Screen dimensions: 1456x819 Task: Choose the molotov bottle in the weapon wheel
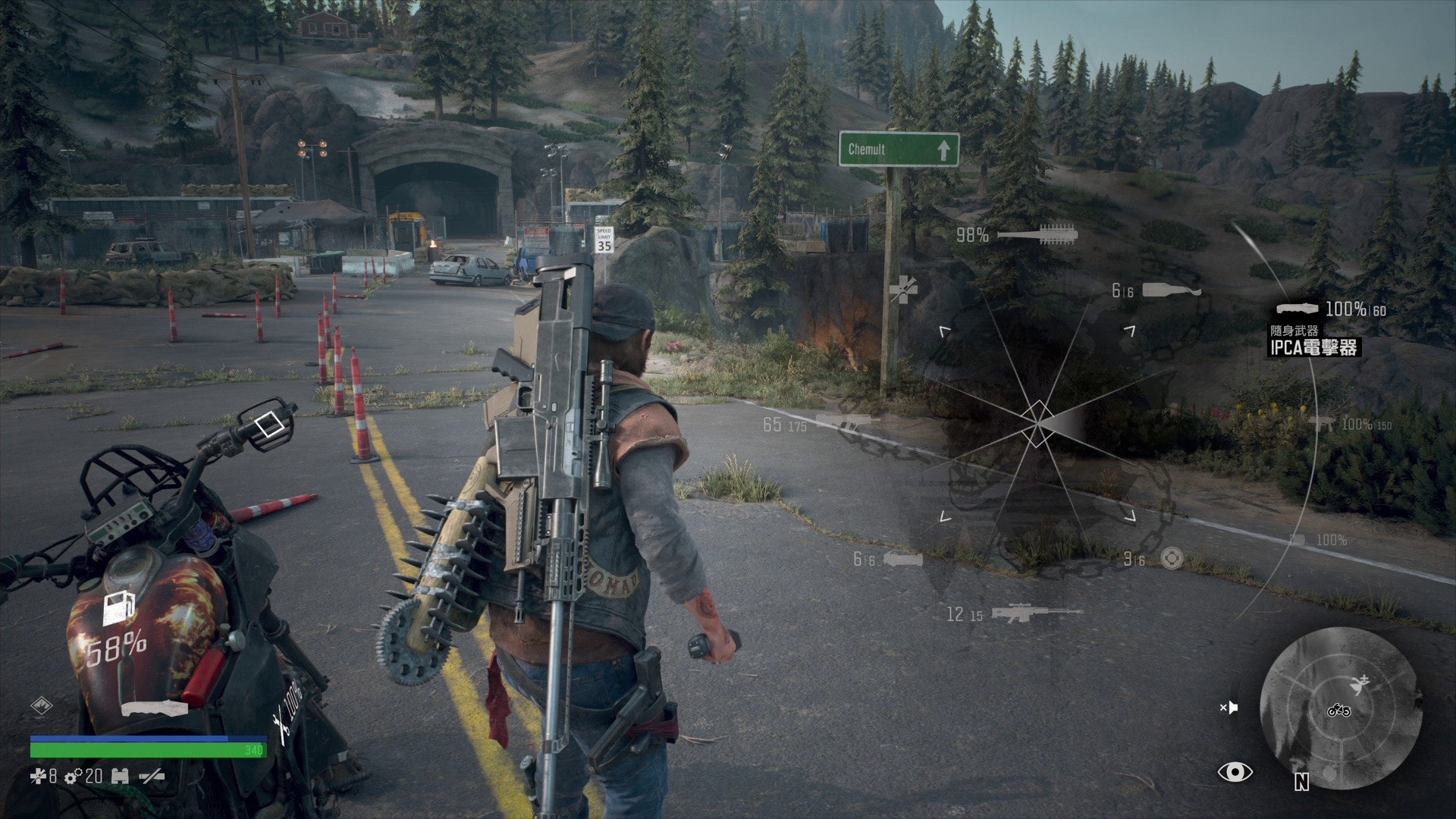pos(1172,290)
